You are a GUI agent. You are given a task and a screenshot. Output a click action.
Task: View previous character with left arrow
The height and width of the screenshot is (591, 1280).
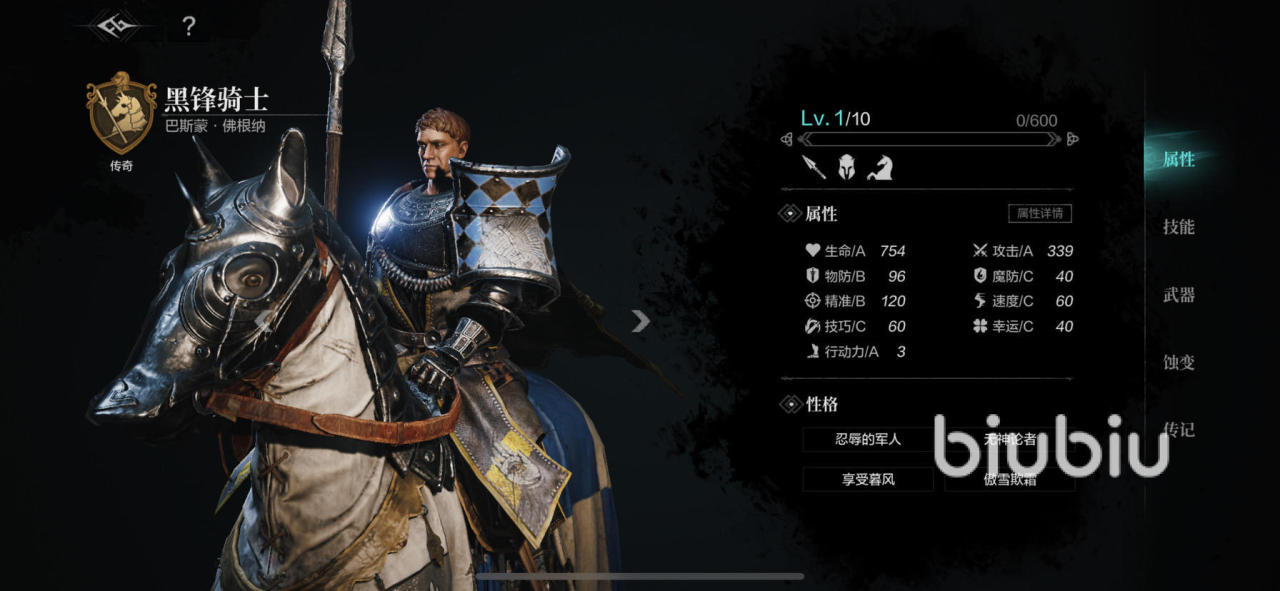click(x=265, y=320)
